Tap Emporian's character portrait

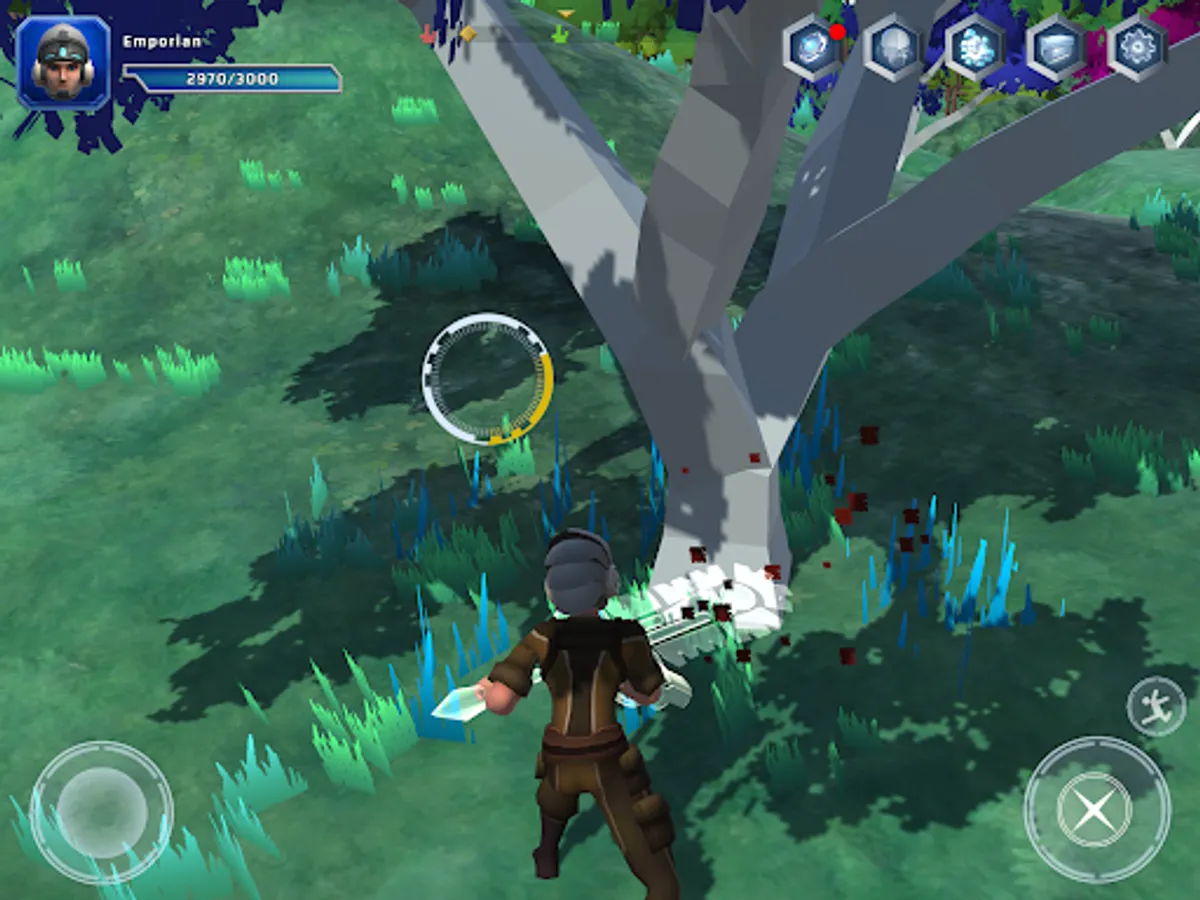(64, 62)
